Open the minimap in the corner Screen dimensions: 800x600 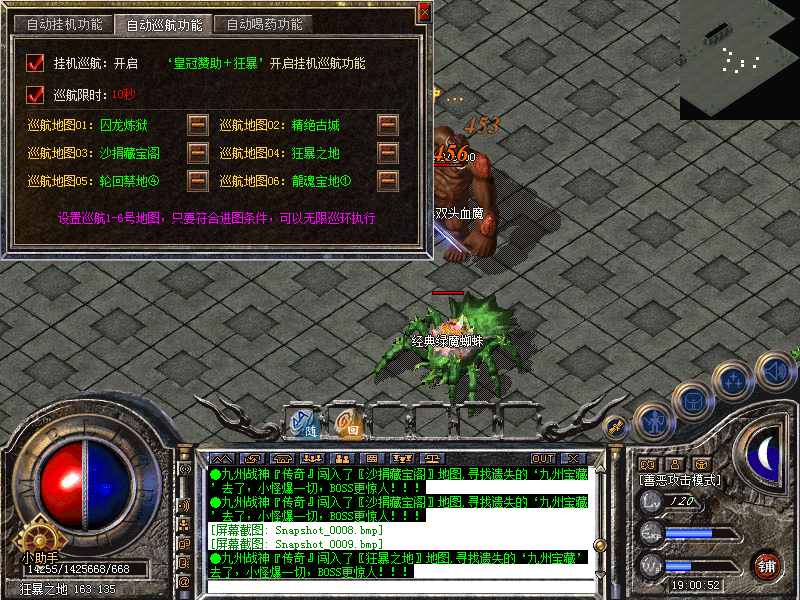739,60
